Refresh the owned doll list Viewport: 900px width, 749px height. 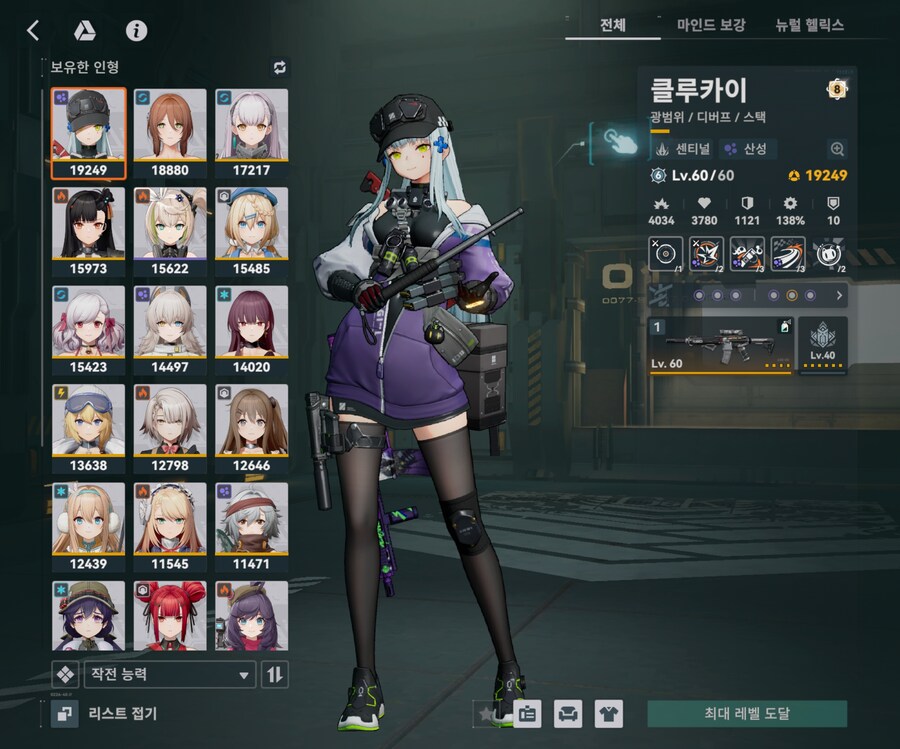[279, 67]
